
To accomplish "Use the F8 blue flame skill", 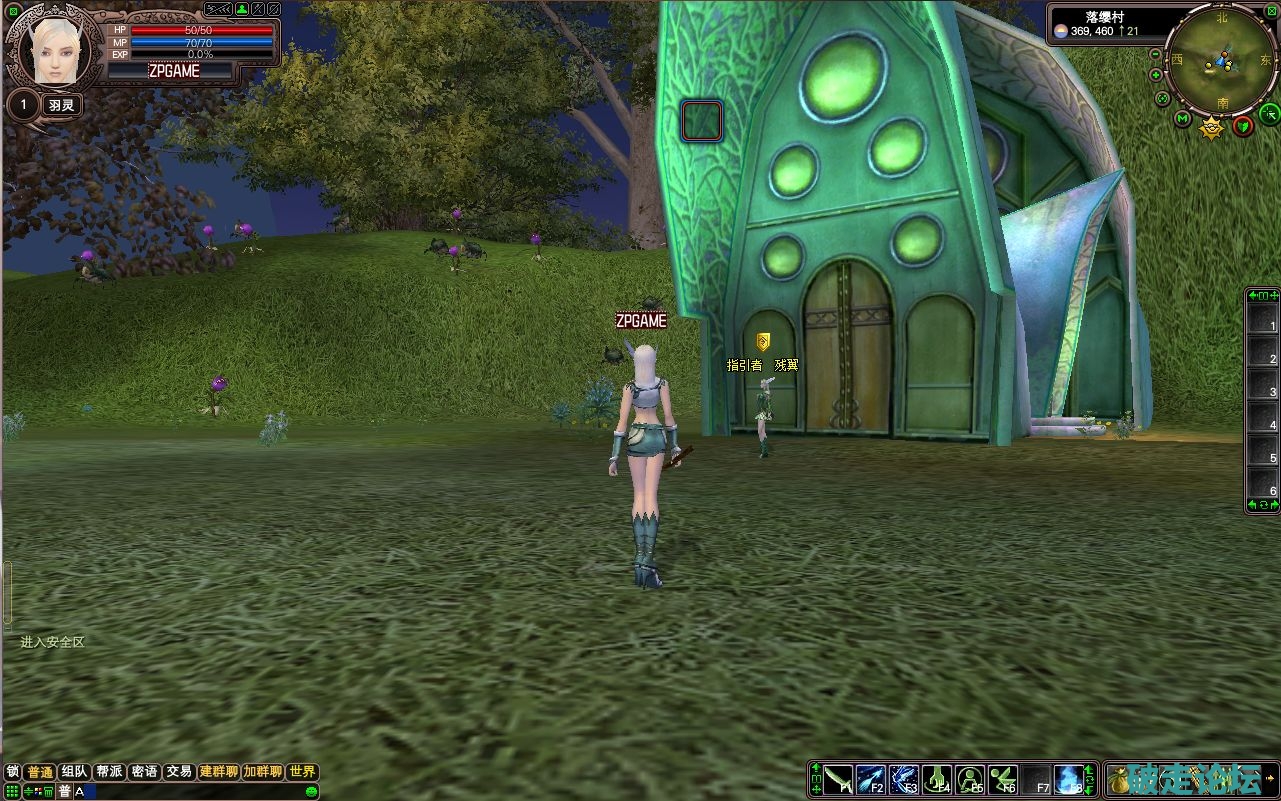I will tap(1069, 779).
